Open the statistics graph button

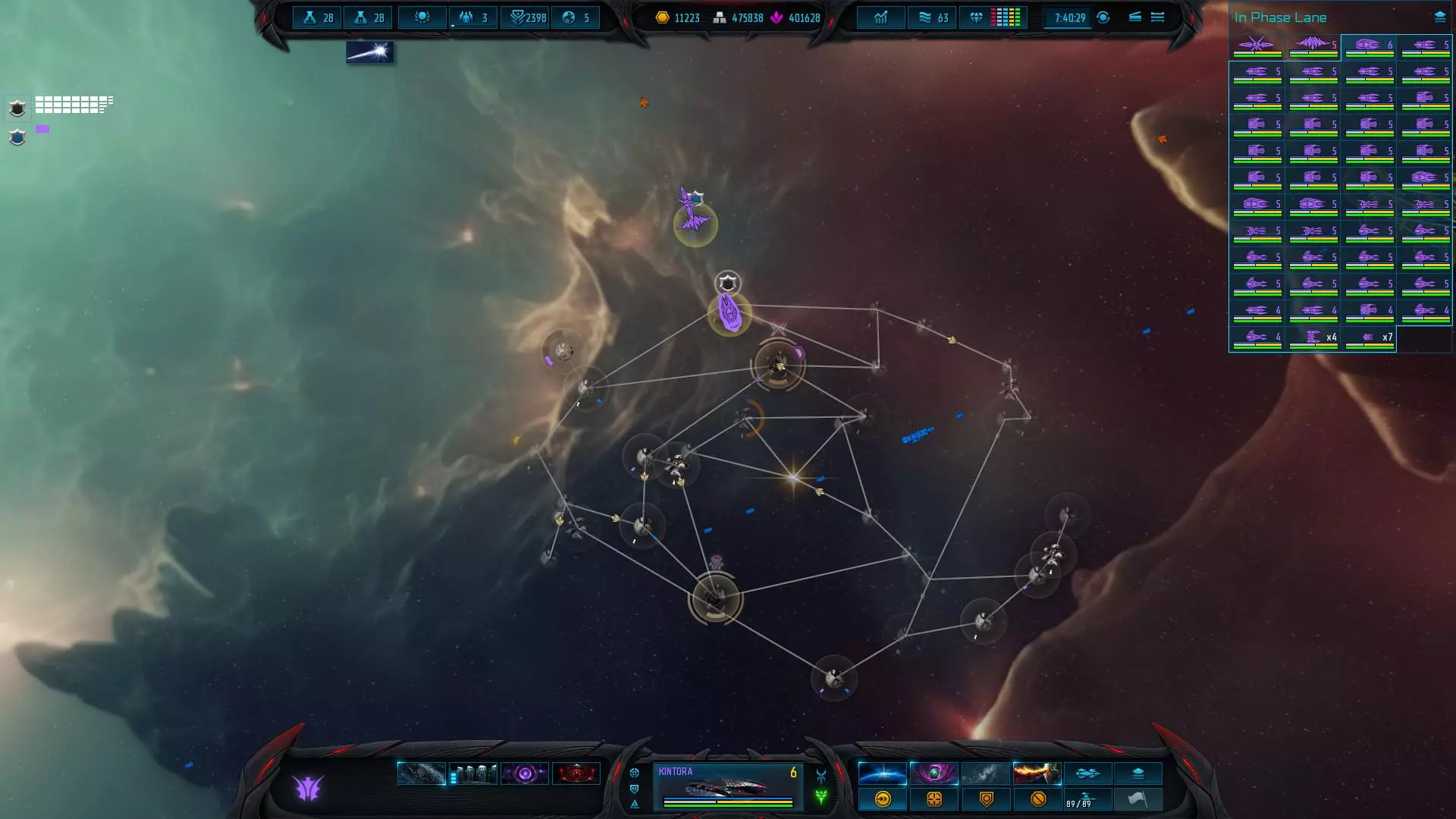(x=880, y=17)
